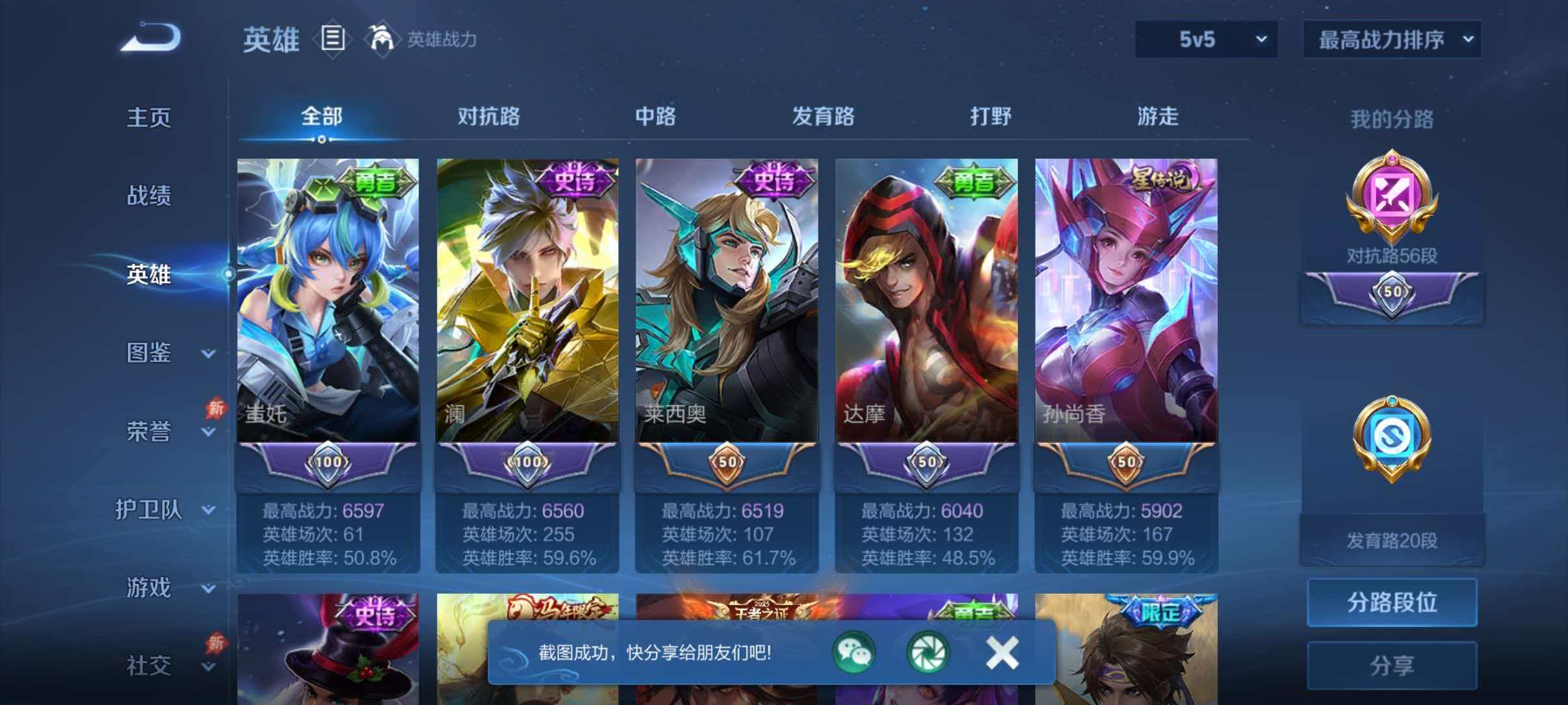Screen dimensions: 1568x705
Task: Open the 5v5 mode dropdown
Action: (1206, 39)
